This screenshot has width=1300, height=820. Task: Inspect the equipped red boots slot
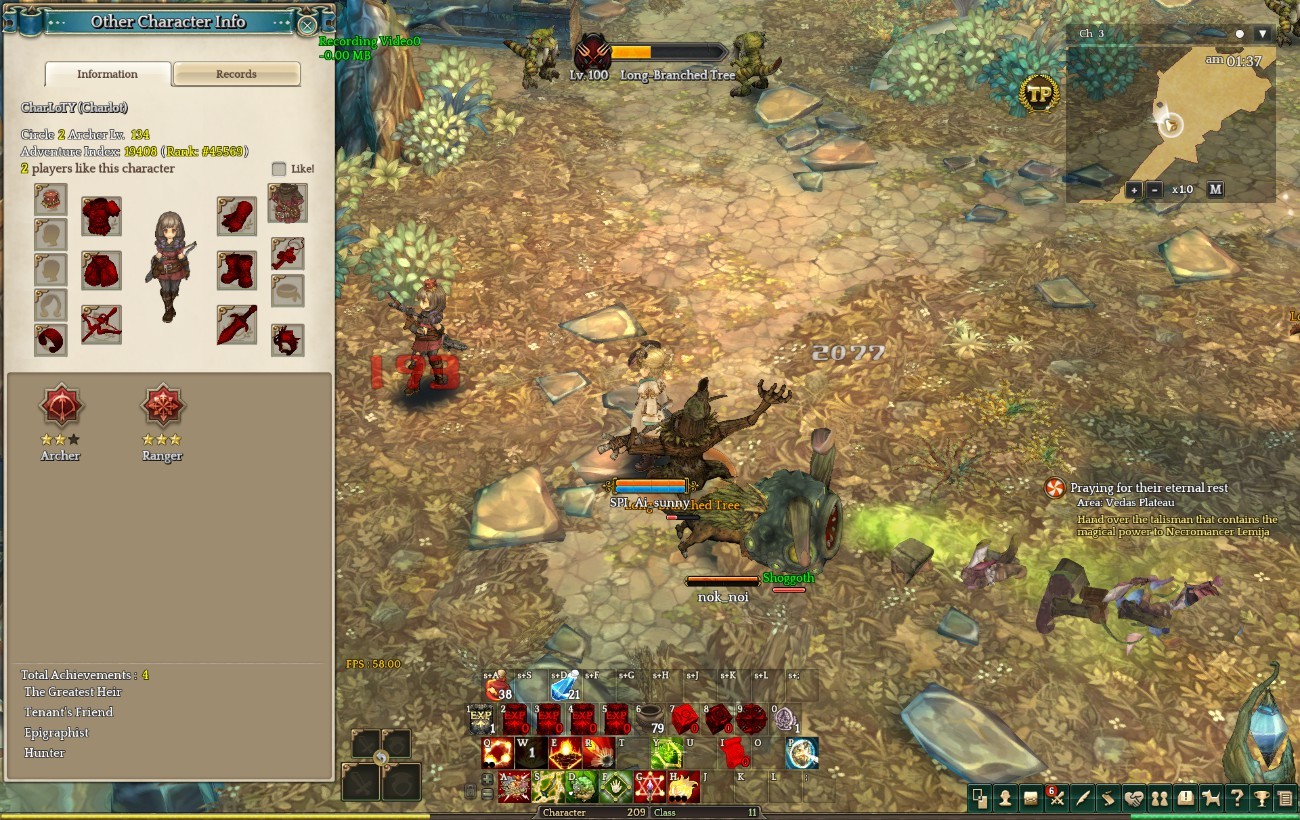[x=237, y=270]
